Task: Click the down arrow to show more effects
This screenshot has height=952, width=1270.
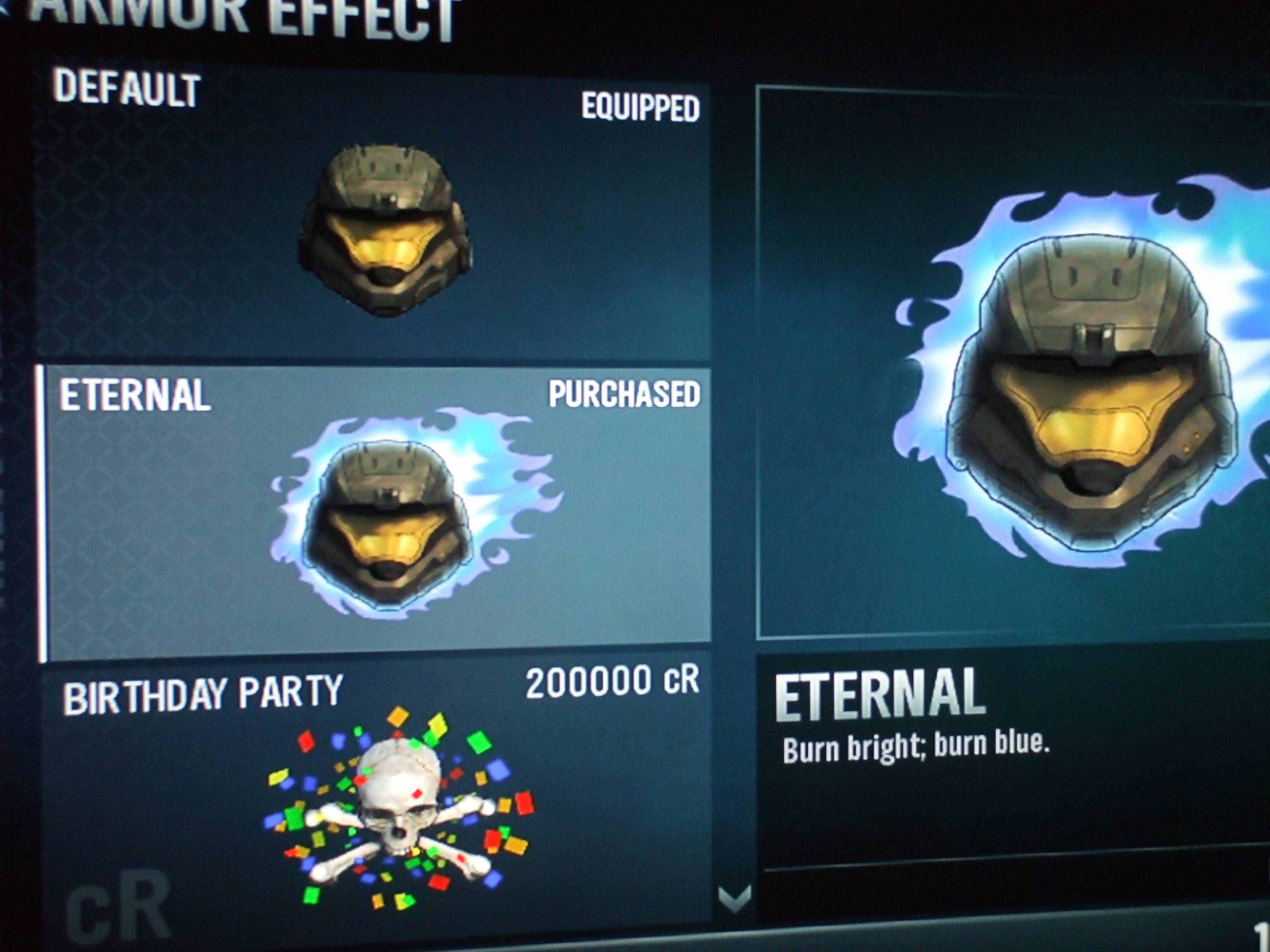Action: (x=734, y=897)
